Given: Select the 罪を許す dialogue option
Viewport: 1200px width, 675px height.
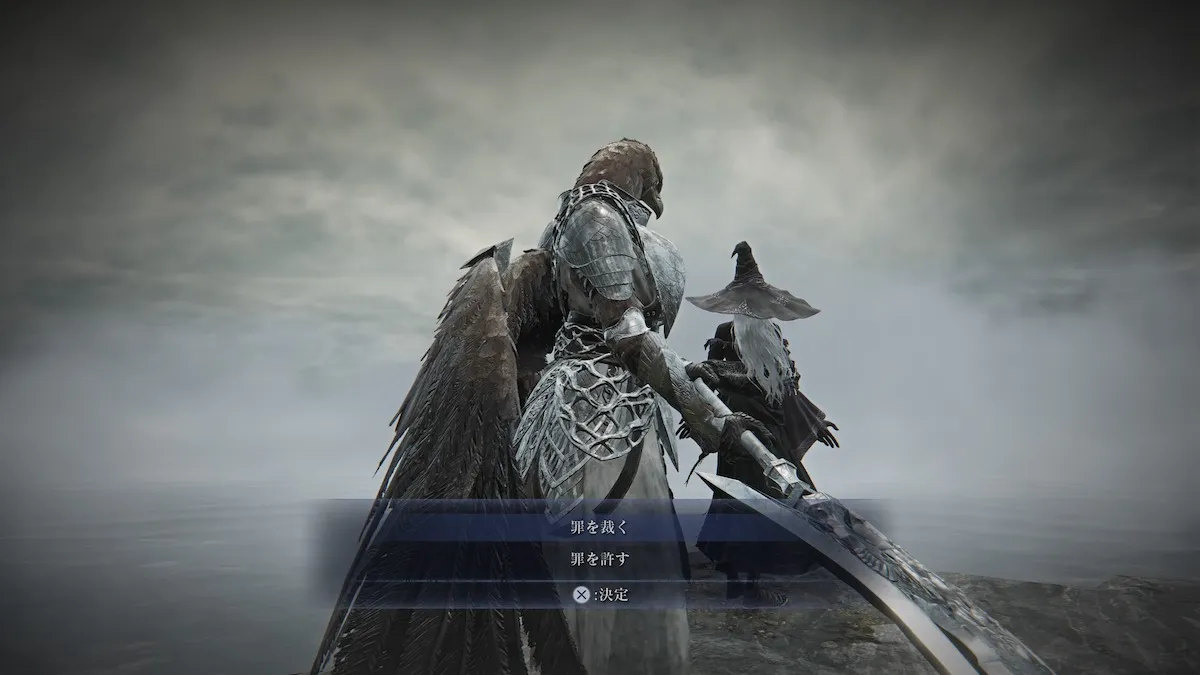Looking at the screenshot, I should pos(600,558).
